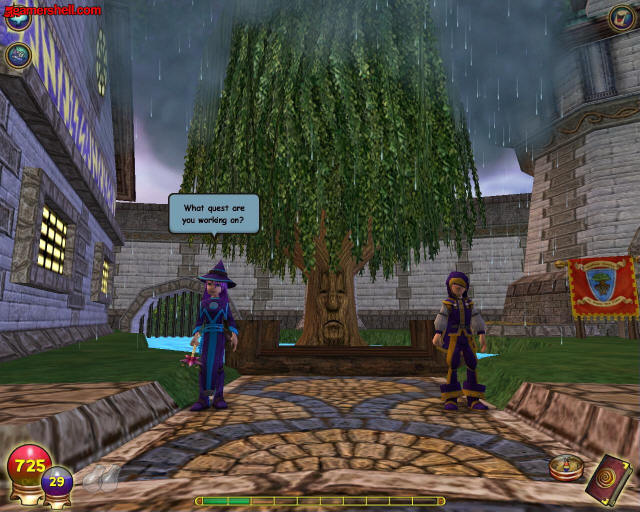Click the compass icon beside the spellbook
Image resolution: width=640 pixels, height=512 pixels.
[564, 468]
